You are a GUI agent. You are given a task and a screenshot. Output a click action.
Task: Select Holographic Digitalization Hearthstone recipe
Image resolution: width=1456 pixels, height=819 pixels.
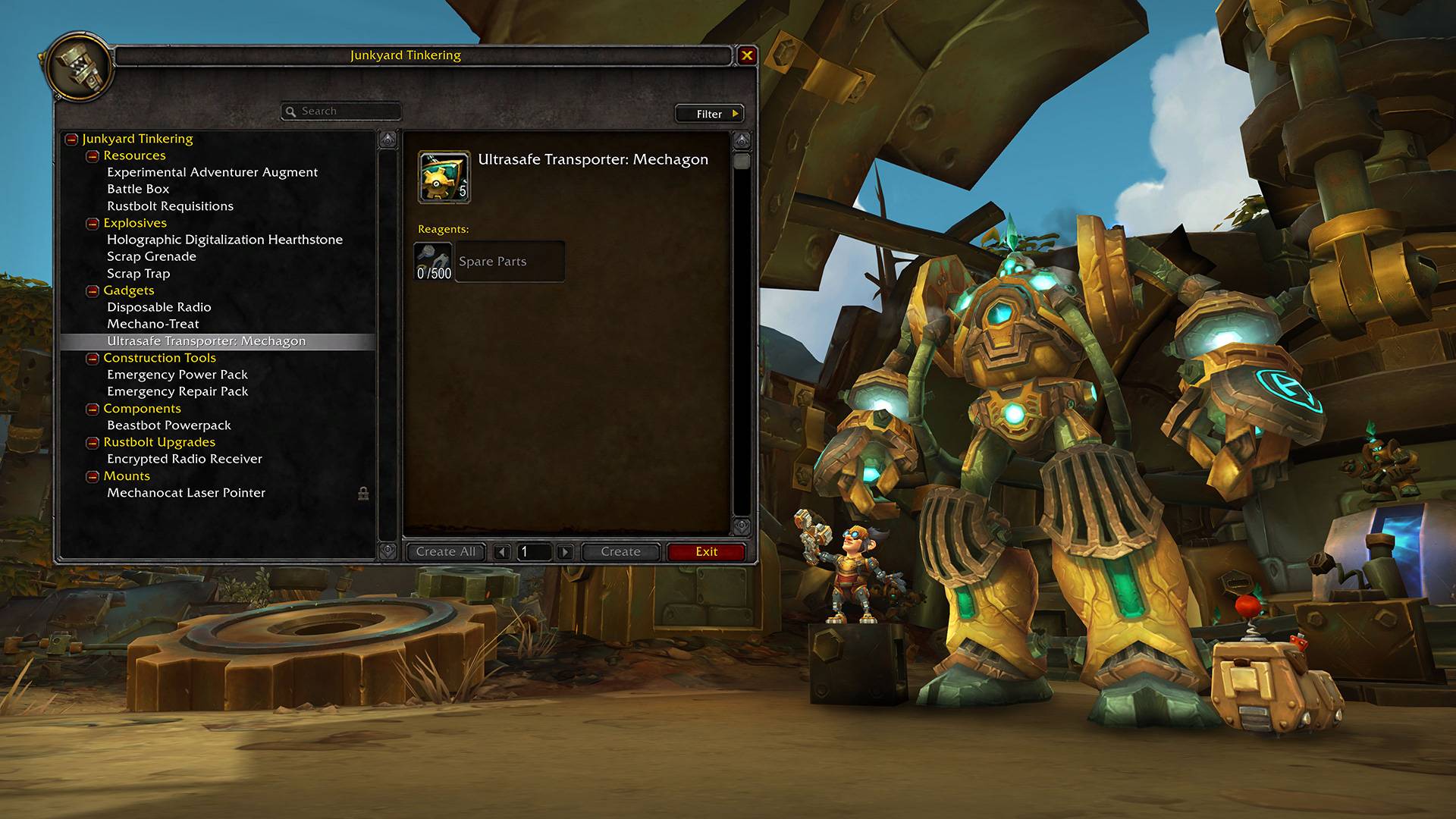(224, 240)
